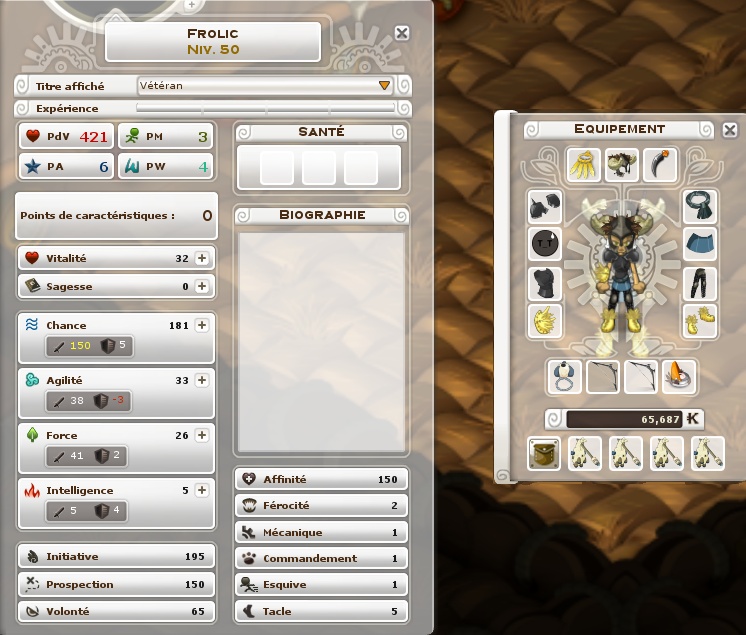Click the round black emote face slot

click(545, 245)
